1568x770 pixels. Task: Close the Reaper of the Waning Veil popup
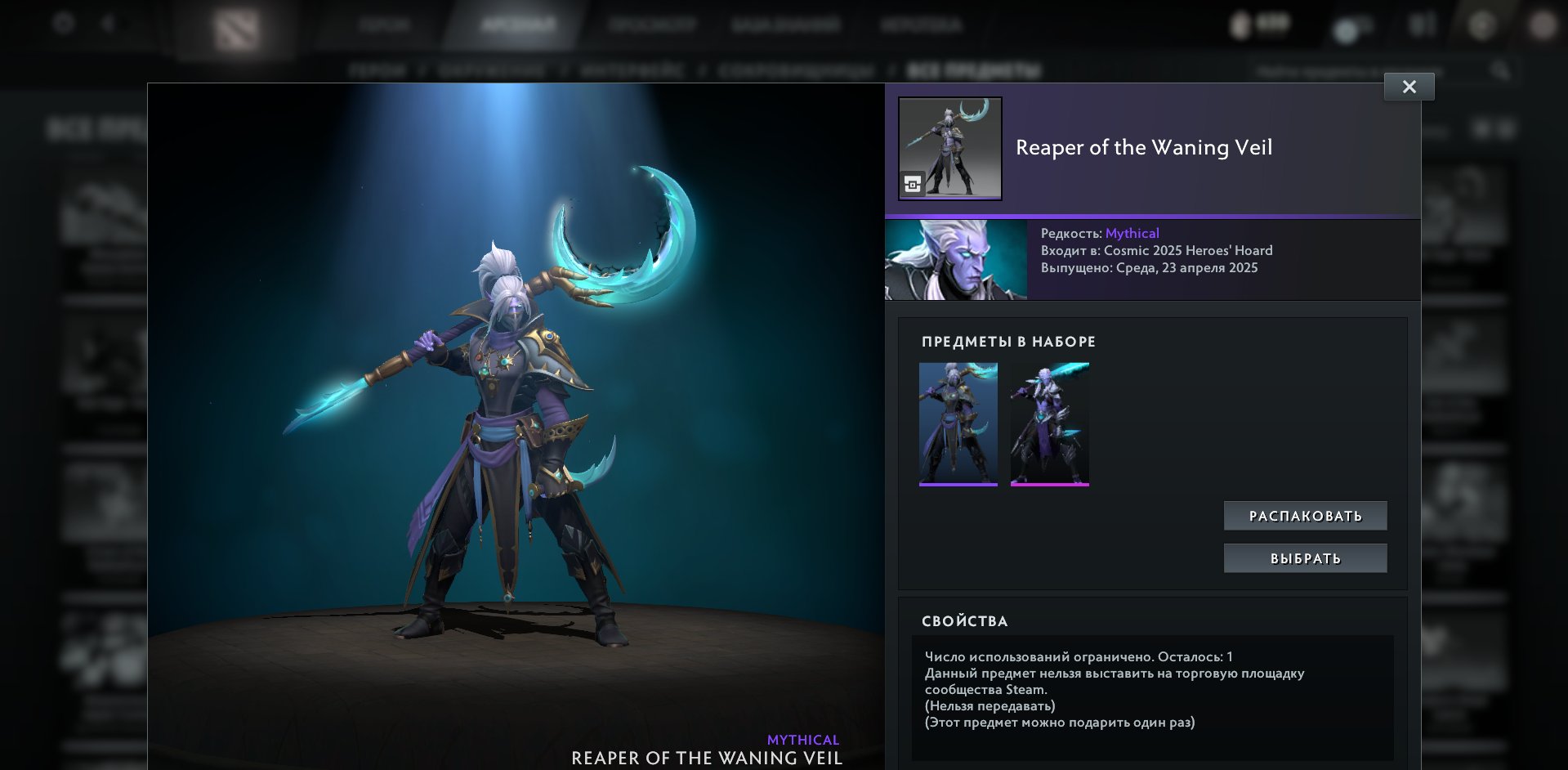click(x=1408, y=86)
